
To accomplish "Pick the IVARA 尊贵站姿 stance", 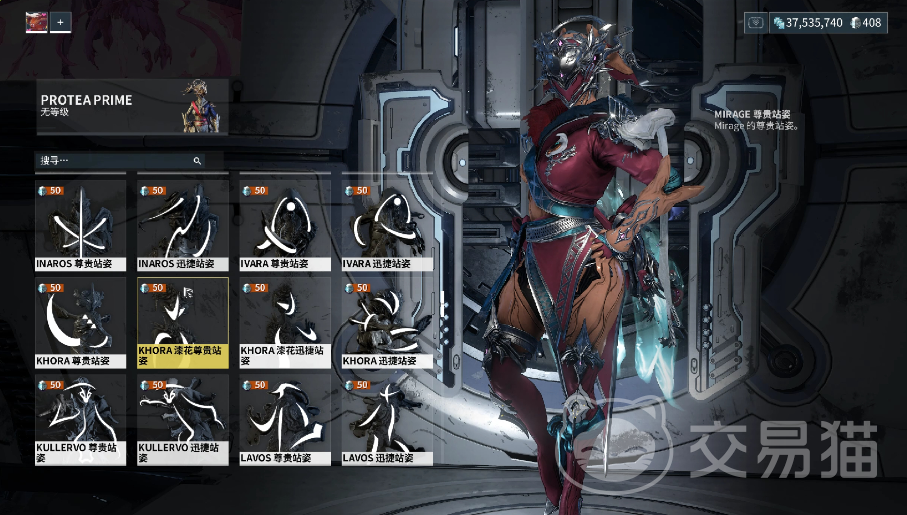I will pos(284,225).
